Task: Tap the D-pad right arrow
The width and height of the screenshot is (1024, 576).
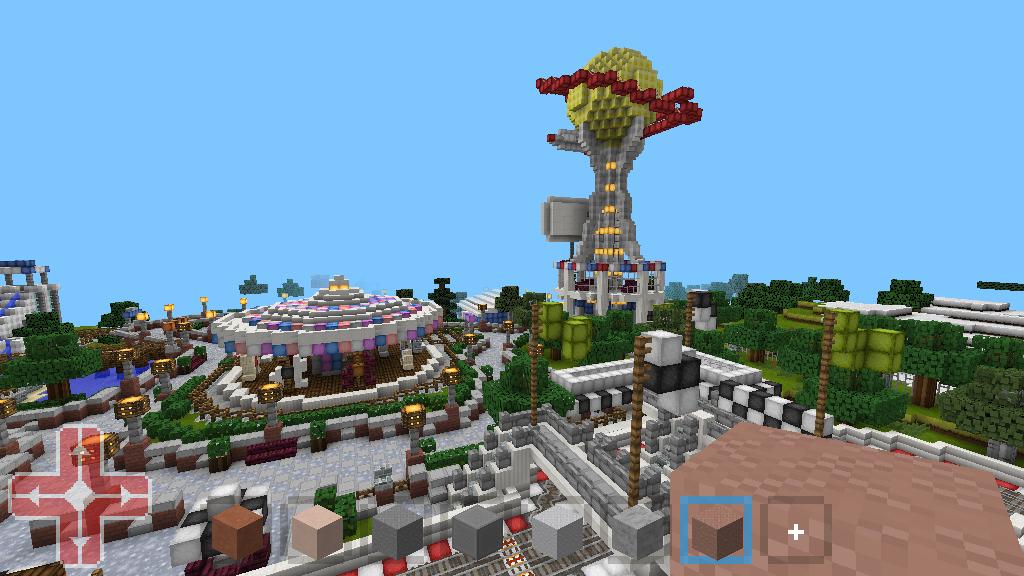Action: (124, 496)
